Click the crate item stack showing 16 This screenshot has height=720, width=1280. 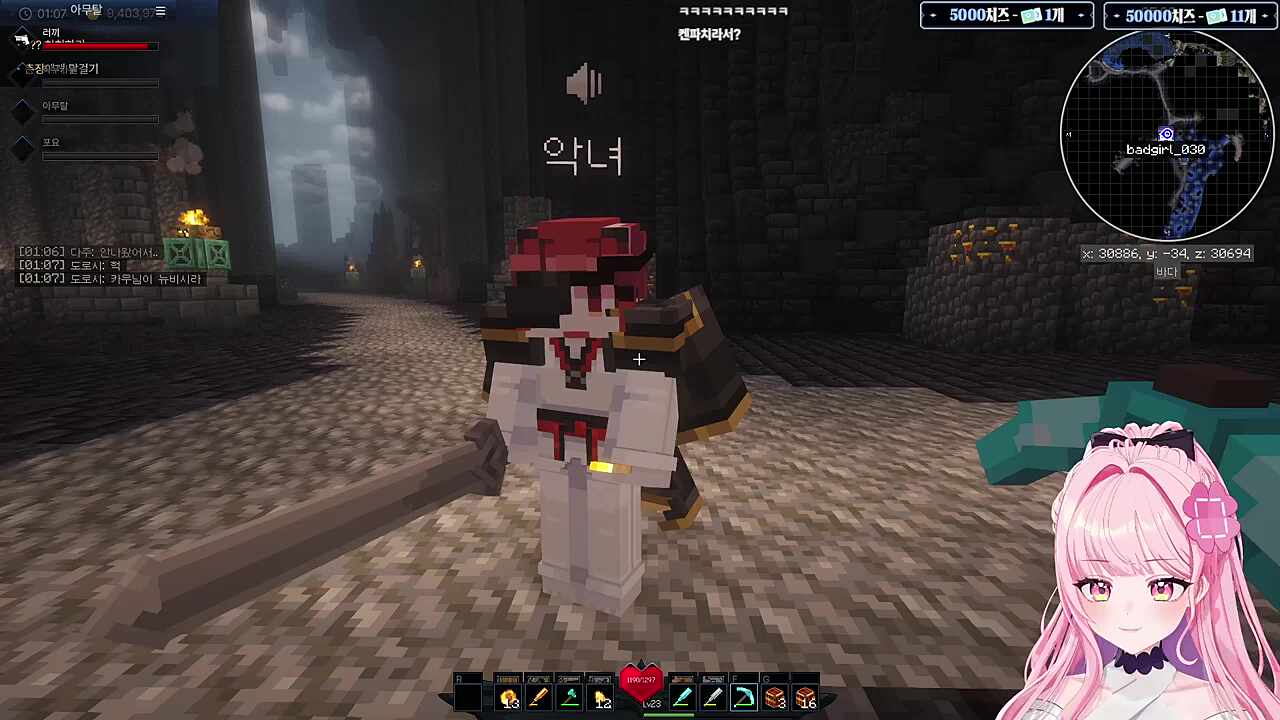806,697
